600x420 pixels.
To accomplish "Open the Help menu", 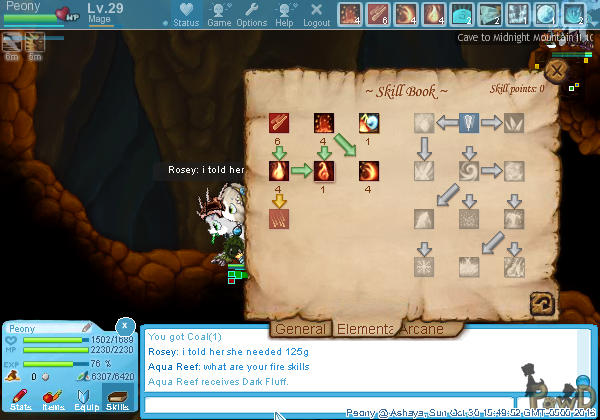I will [x=284, y=15].
